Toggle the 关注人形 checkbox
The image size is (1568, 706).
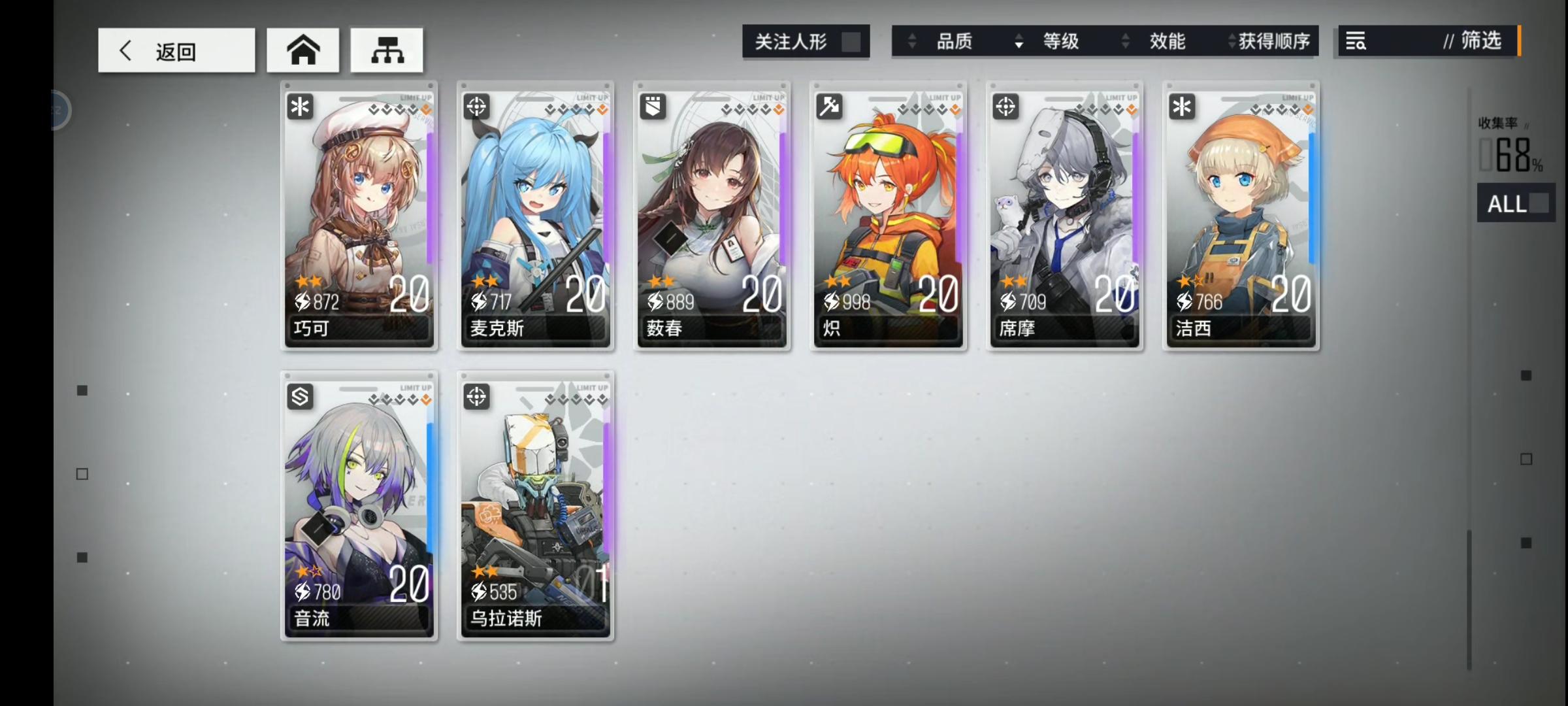point(855,41)
